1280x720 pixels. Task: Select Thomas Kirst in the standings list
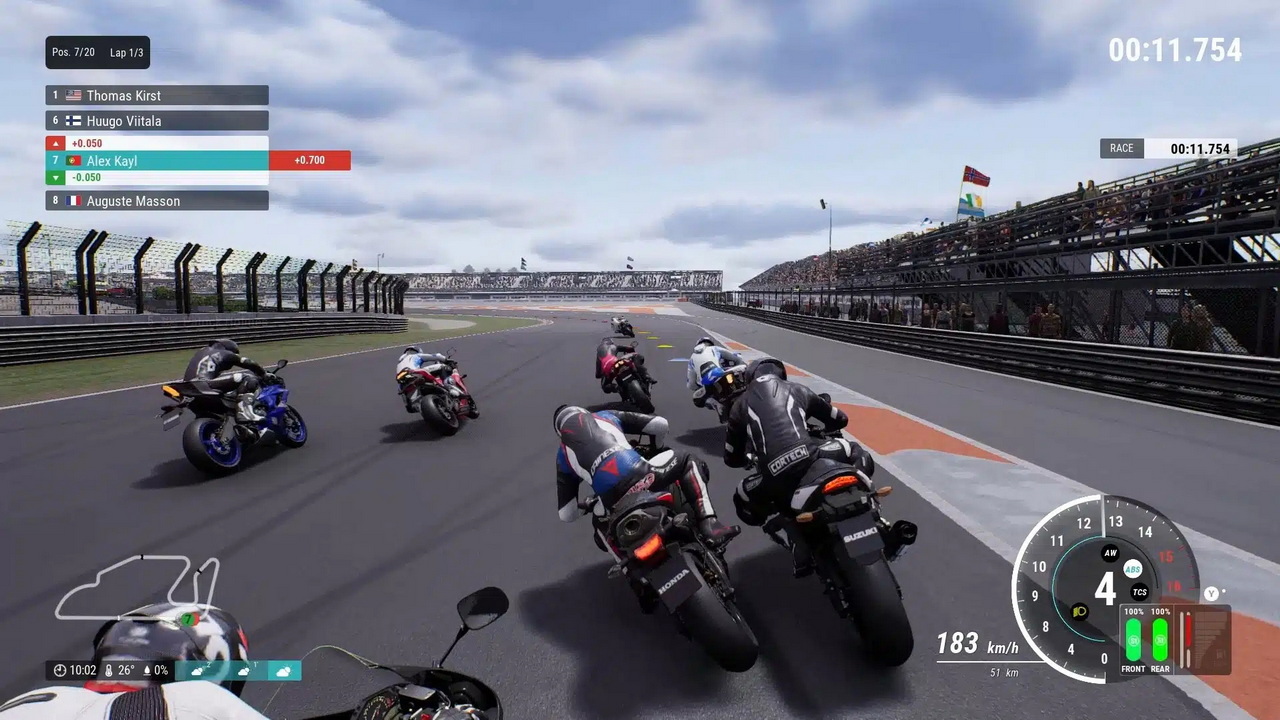click(157, 96)
